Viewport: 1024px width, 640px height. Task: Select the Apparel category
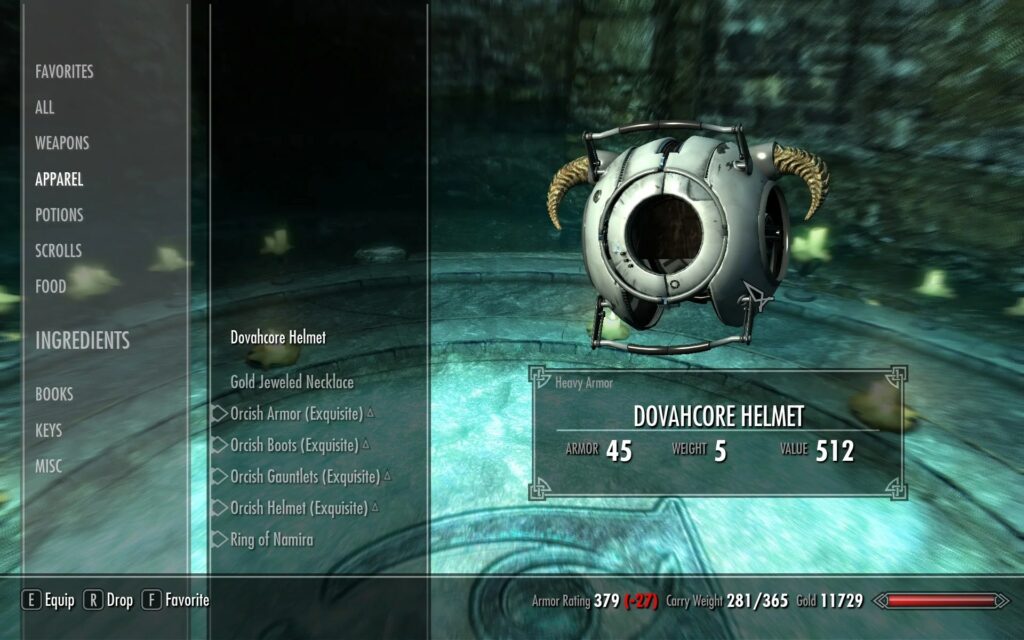pos(59,180)
